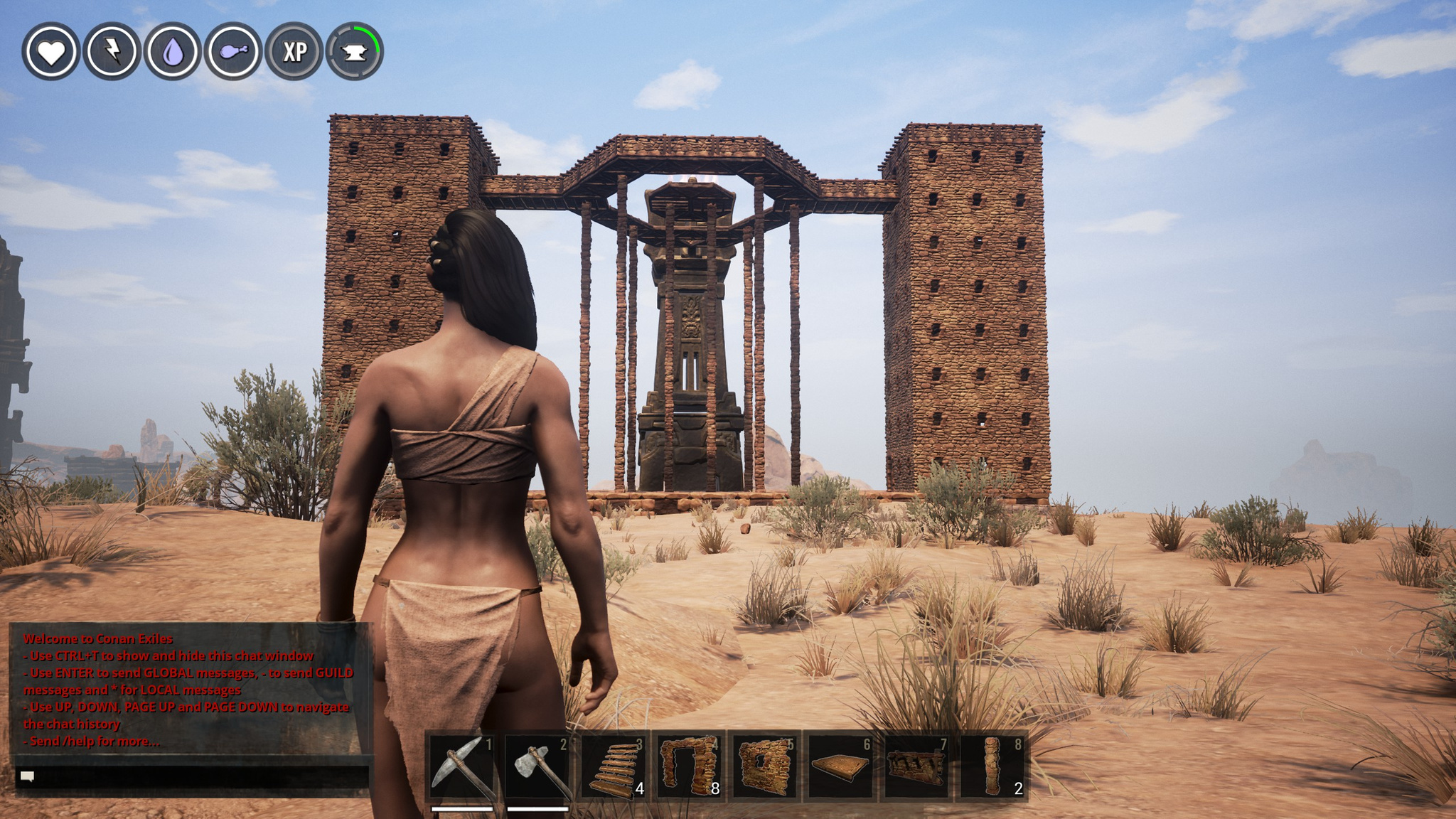Select the sandstone doorframe slot
Image resolution: width=1456 pixels, height=819 pixels.
click(x=690, y=766)
